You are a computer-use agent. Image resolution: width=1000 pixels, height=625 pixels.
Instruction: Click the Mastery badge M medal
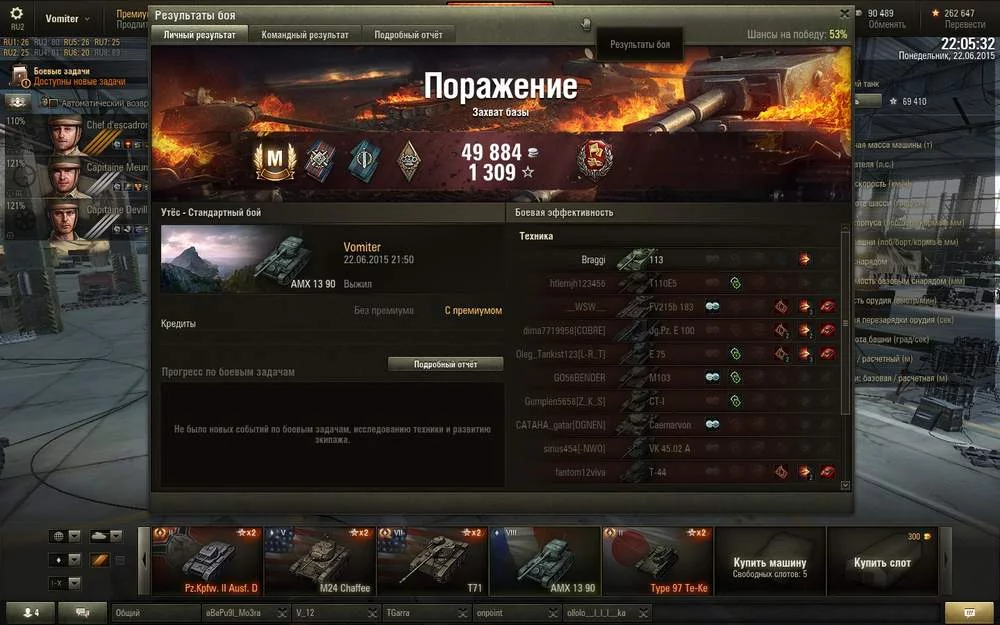pos(271,161)
